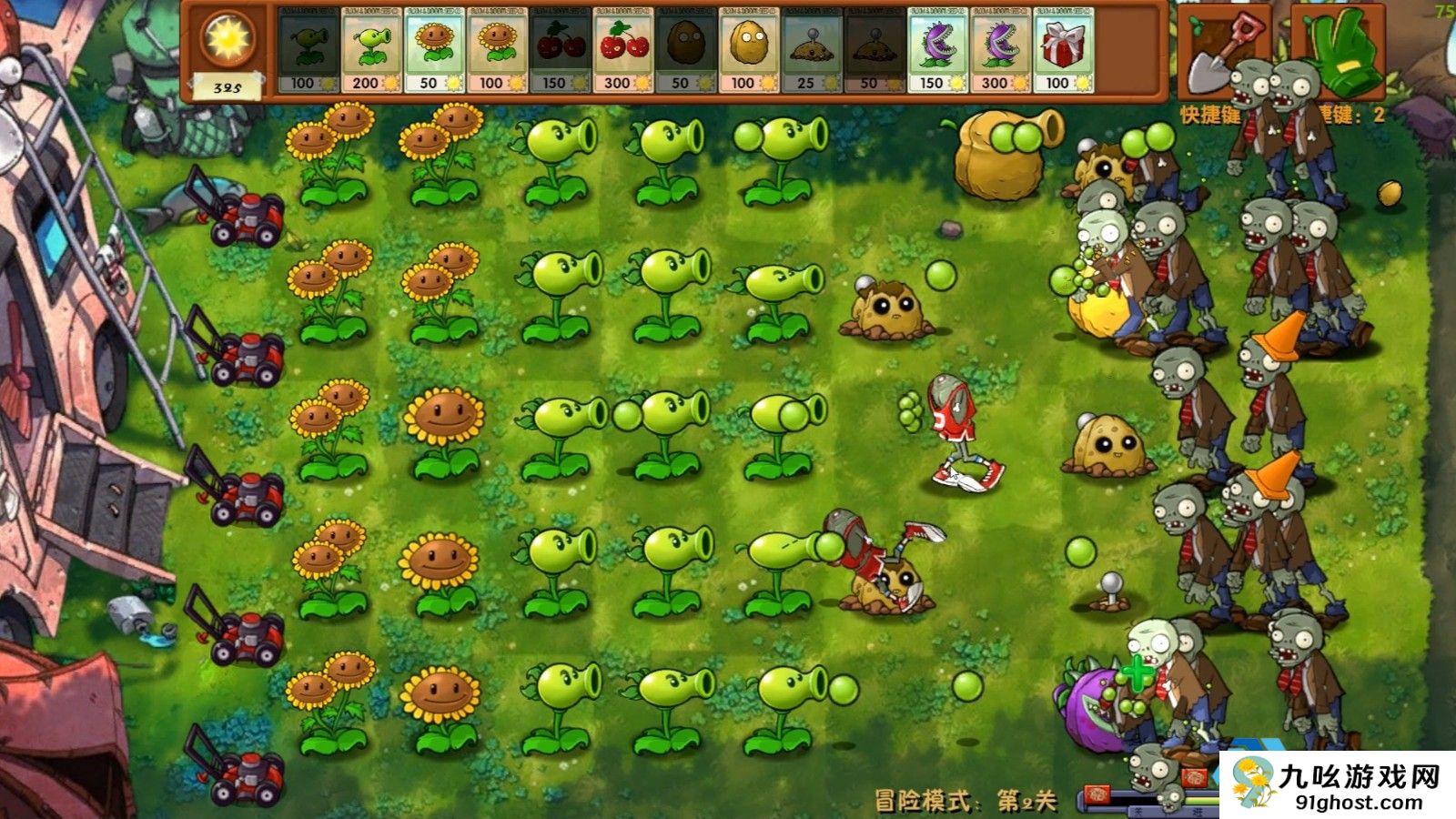Select the Sunflower seed packet costing 50
Screen dimensions: 1456x819
pyautogui.click(x=437, y=50)
